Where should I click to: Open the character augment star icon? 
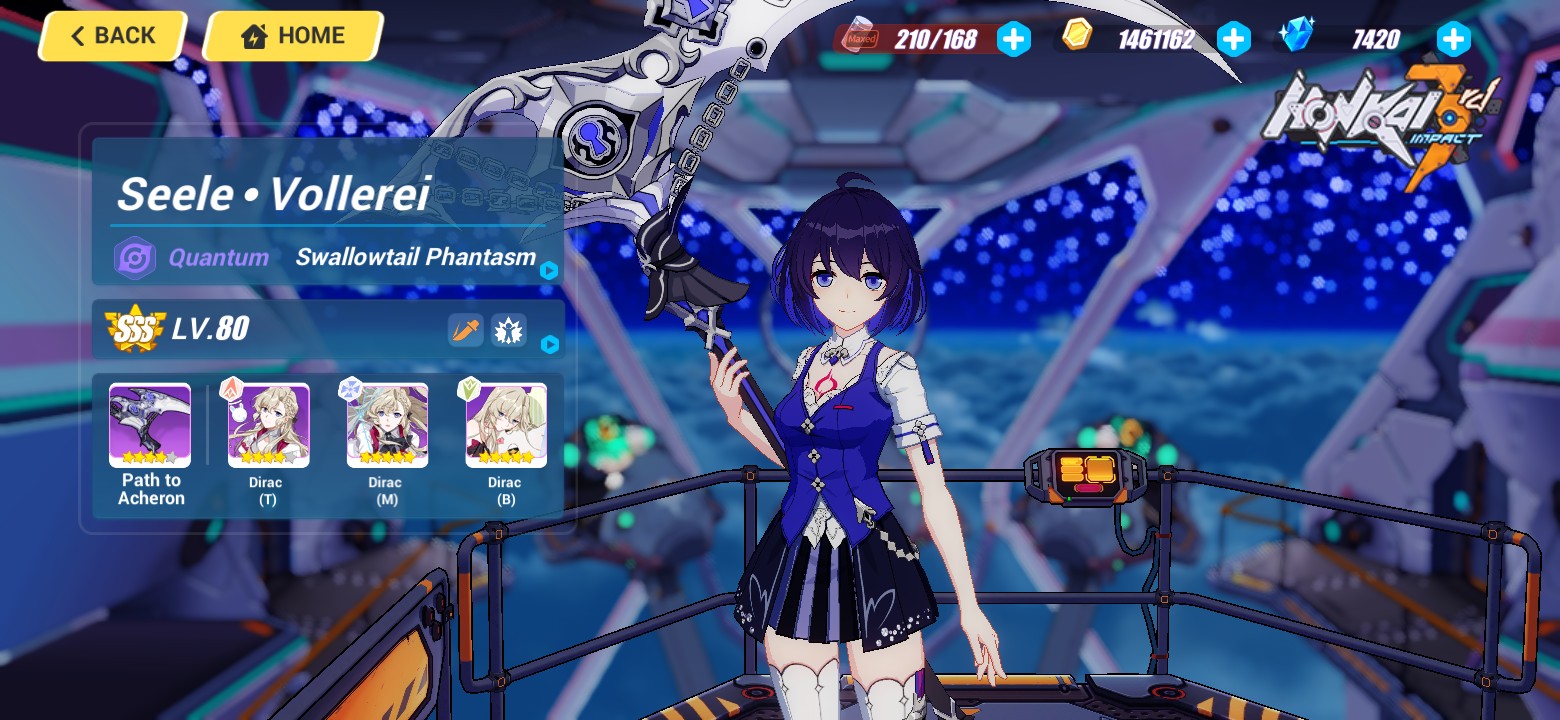pyautogui.click(x=508, y=330)
